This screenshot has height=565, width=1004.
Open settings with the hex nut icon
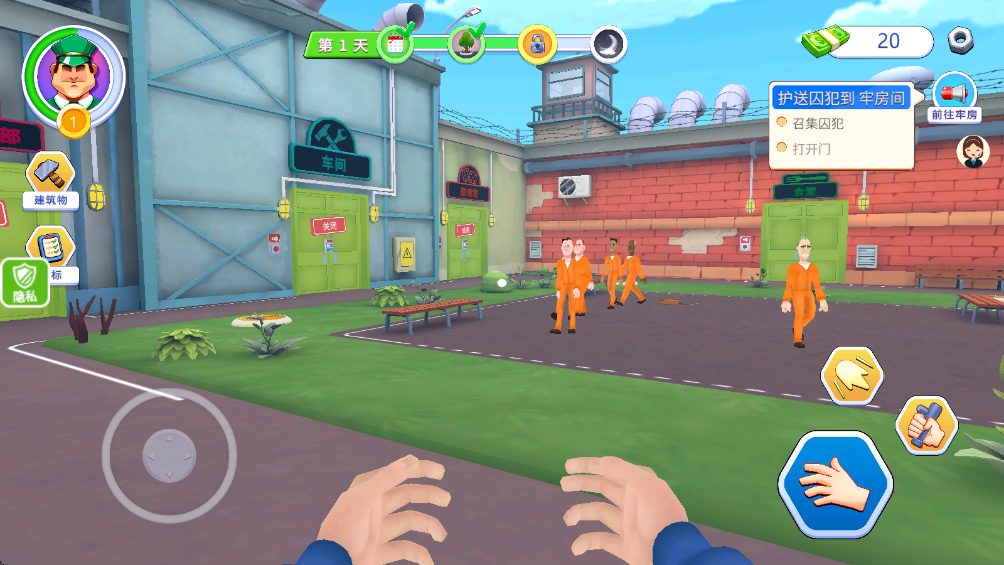tap(961, 40)
